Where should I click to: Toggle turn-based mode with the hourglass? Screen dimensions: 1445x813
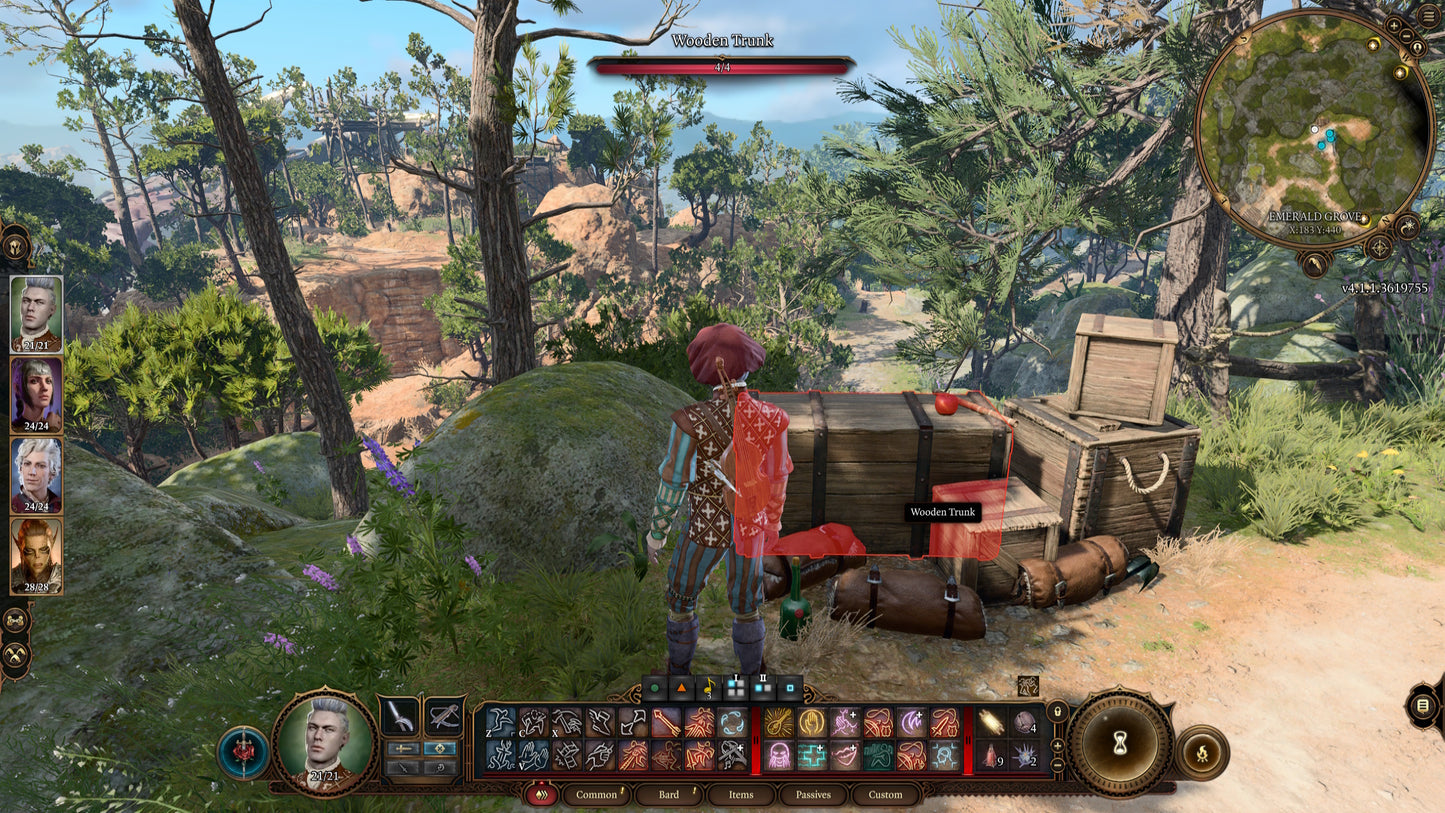click(1120, 743)
